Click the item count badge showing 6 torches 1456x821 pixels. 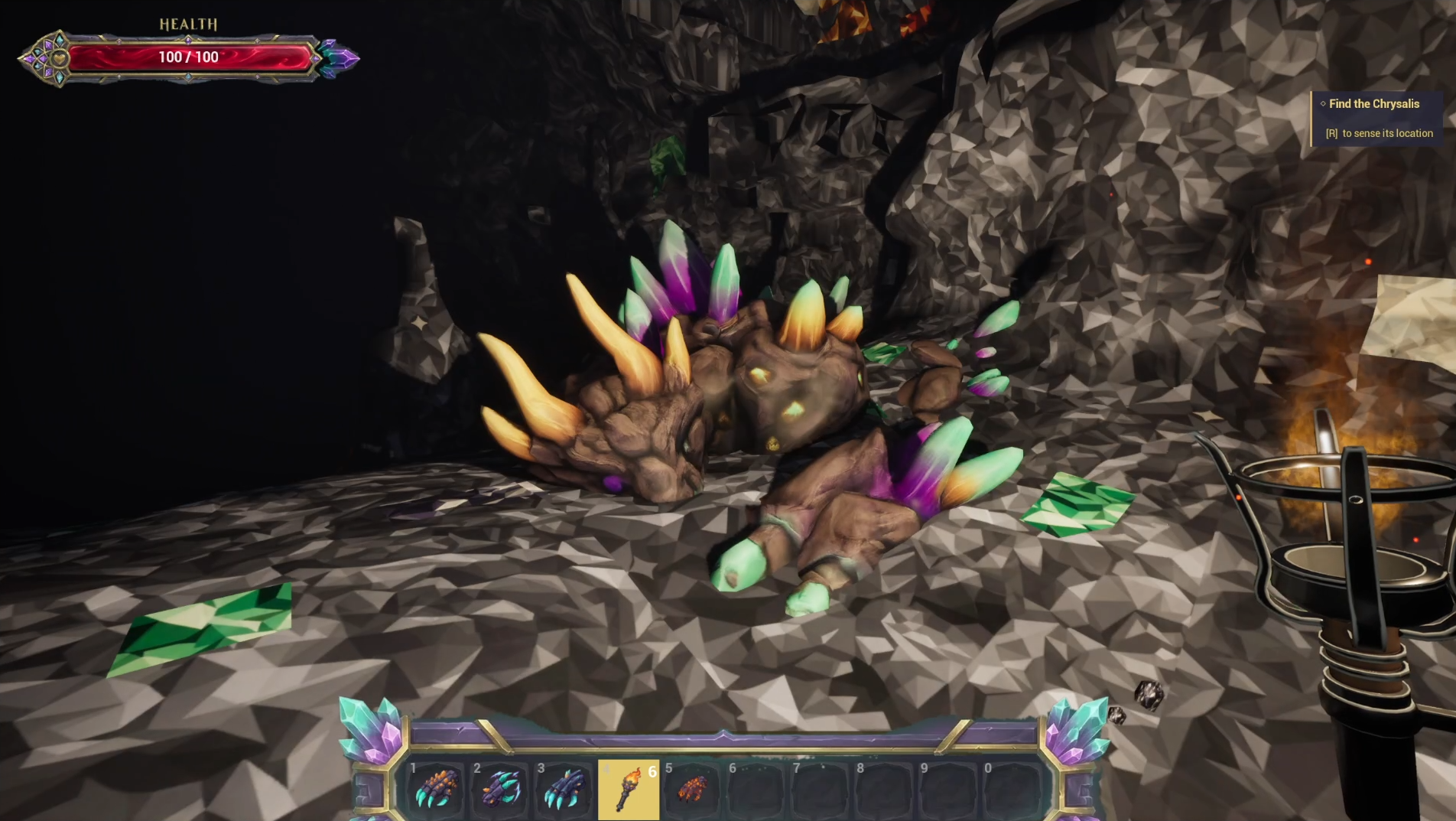pyautogui.click(x=653, y=772)
